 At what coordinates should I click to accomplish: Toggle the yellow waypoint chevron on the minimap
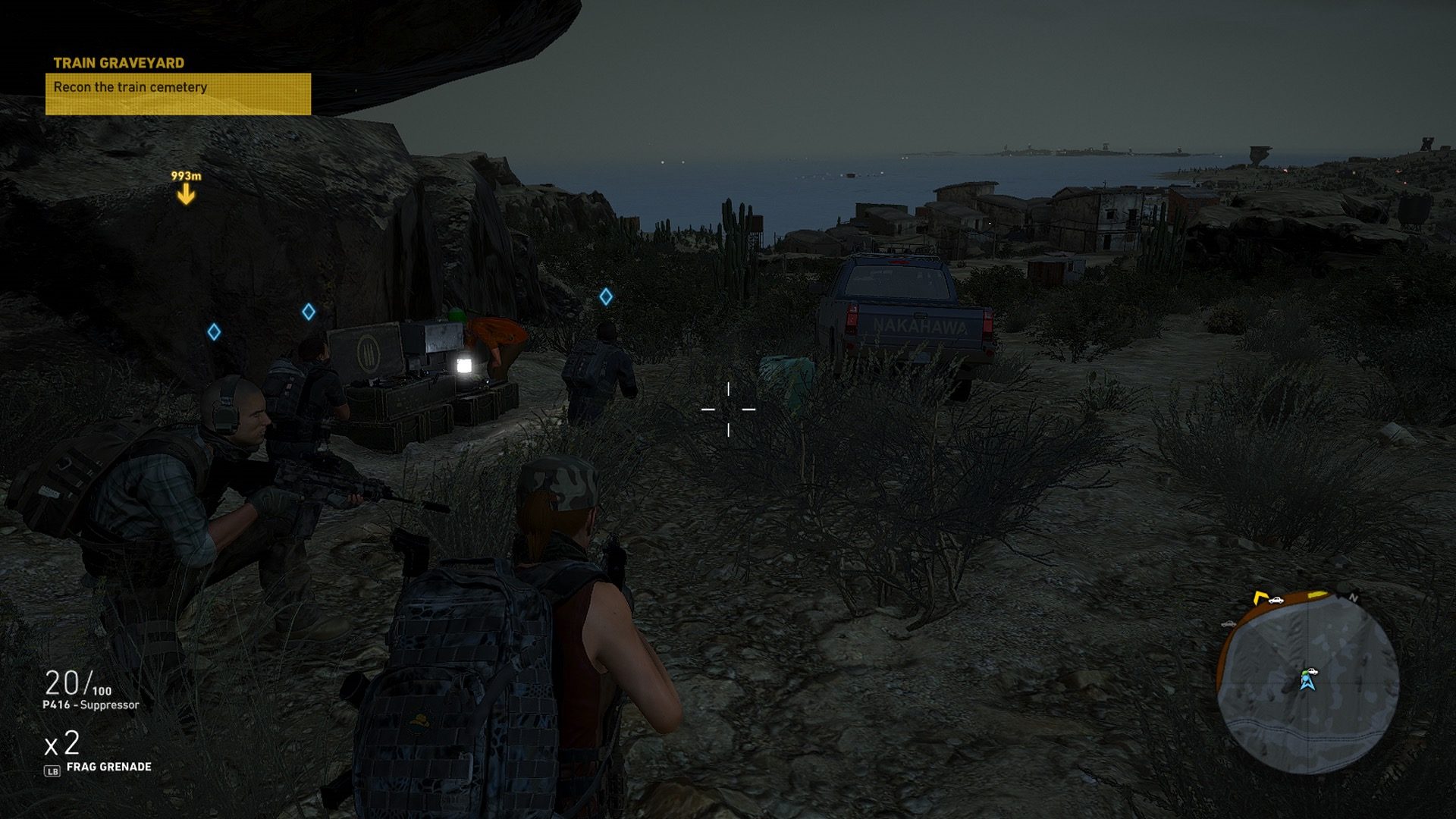tap(1259, 599)
